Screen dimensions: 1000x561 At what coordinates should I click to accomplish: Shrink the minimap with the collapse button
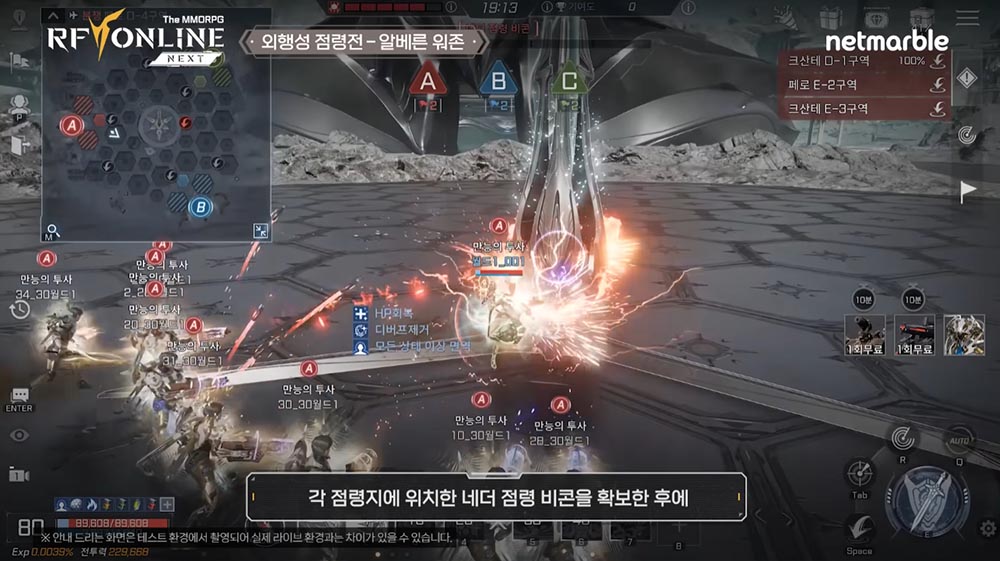tap(260, 231)
